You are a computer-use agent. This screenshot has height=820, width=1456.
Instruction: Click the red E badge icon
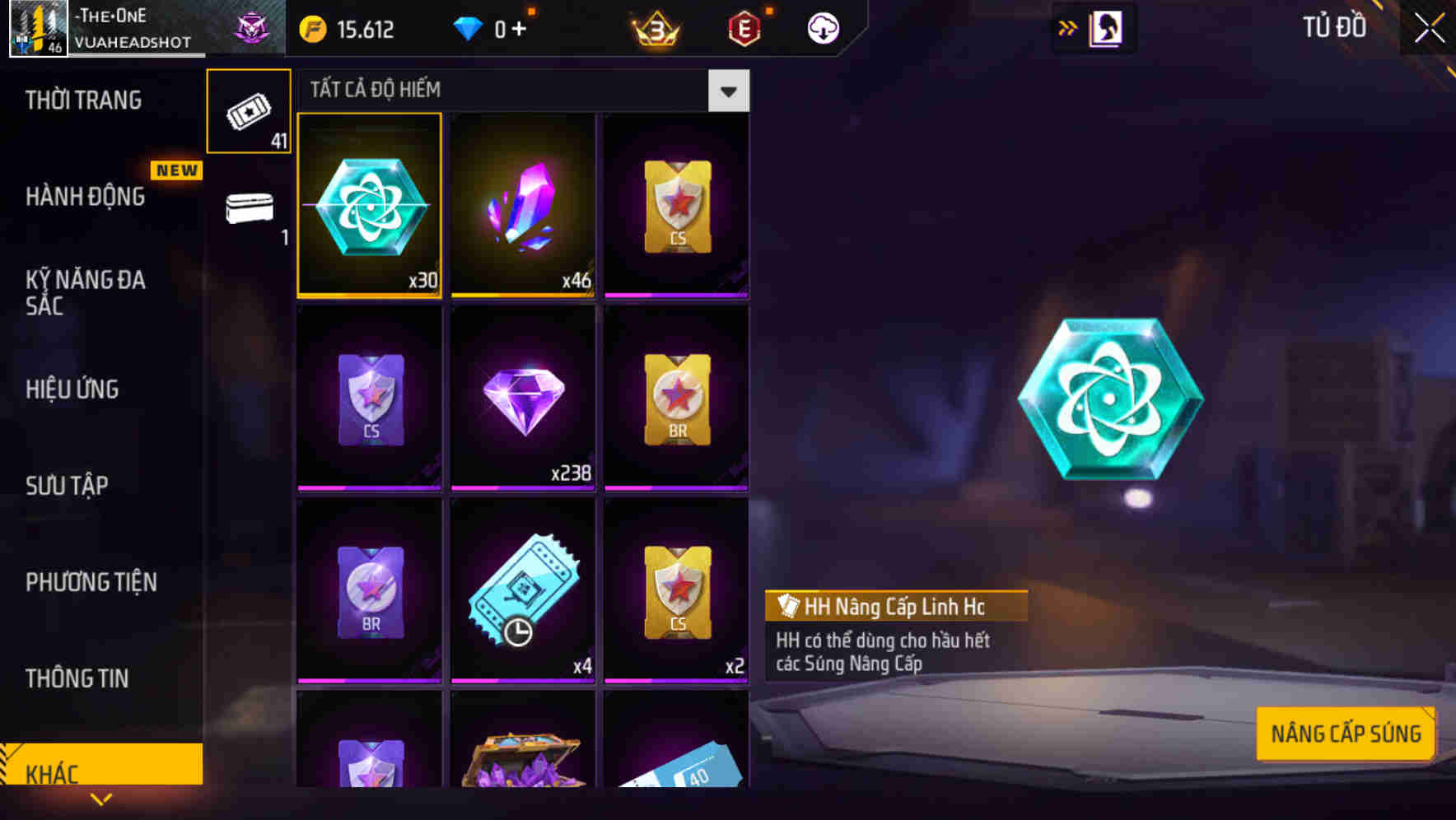tap(744, 27)
